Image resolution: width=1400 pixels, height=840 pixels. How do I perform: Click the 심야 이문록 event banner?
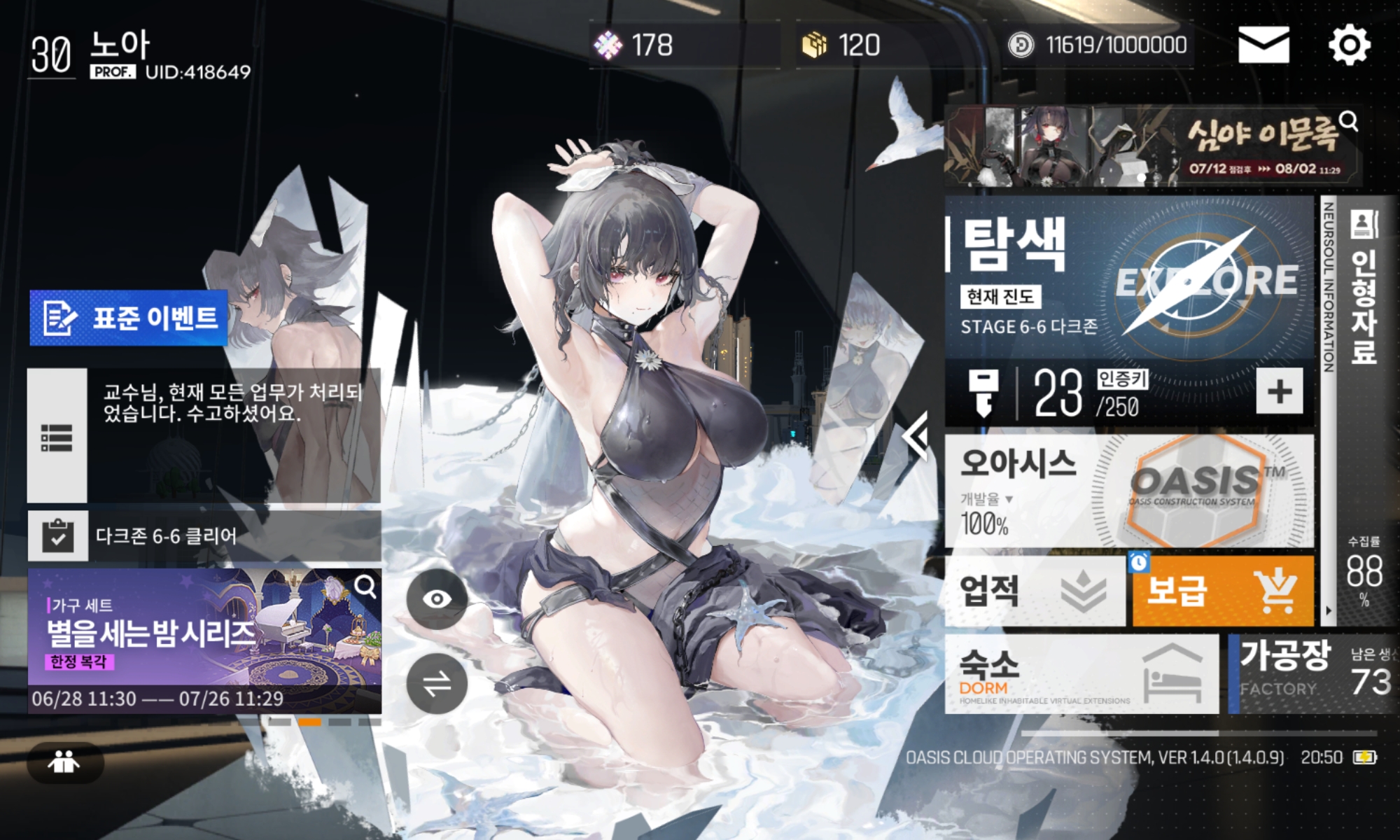[x=1151, y=146]
